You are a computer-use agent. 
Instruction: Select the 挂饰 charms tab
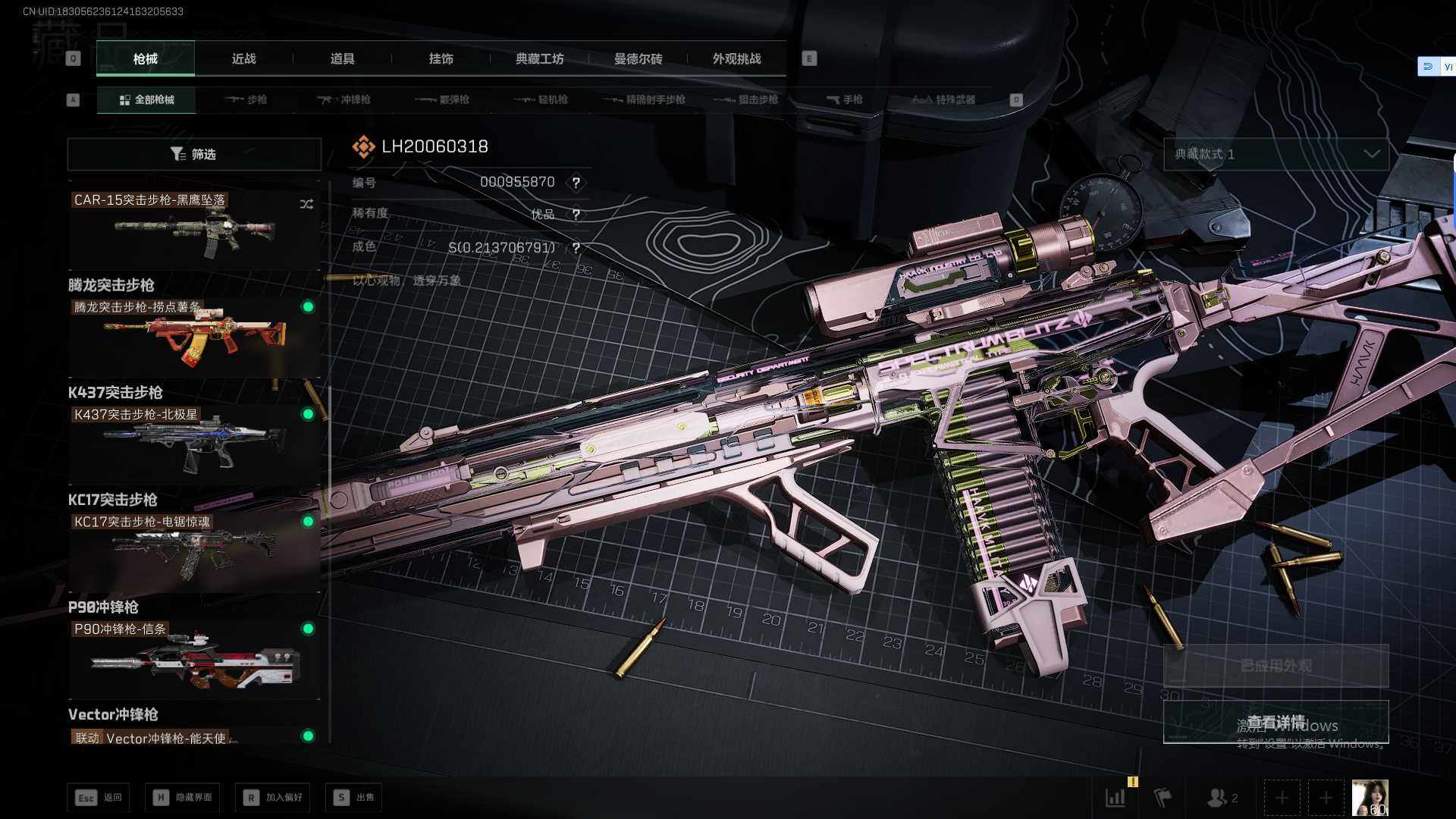441,59
